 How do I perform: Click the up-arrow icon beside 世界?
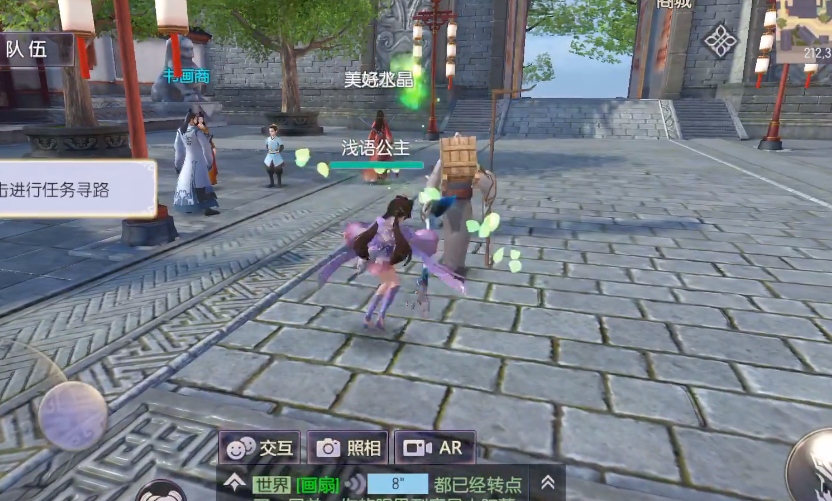pyautogui.click(x=235, y=483)
